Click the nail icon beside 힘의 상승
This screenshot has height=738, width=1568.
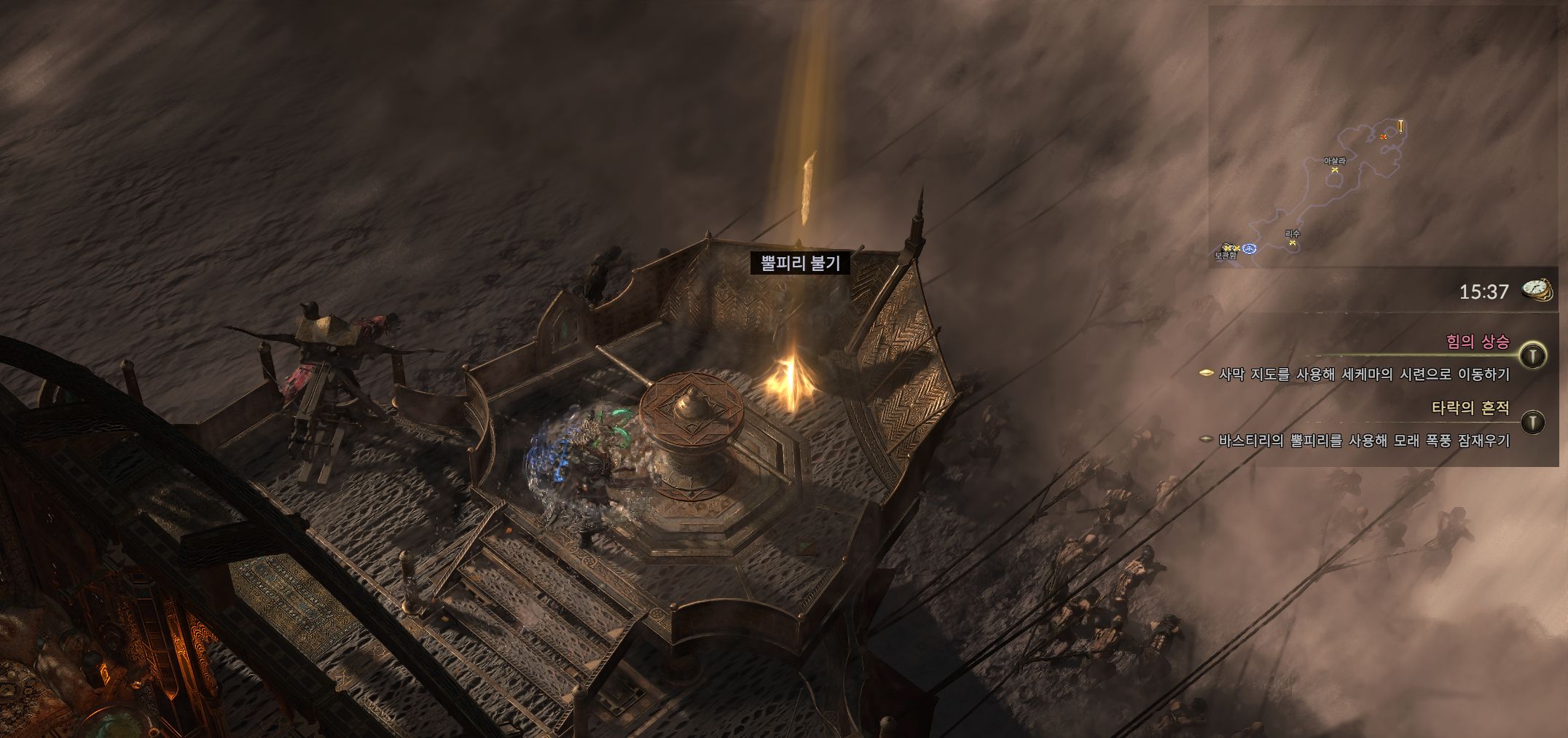pos(1534,355)
